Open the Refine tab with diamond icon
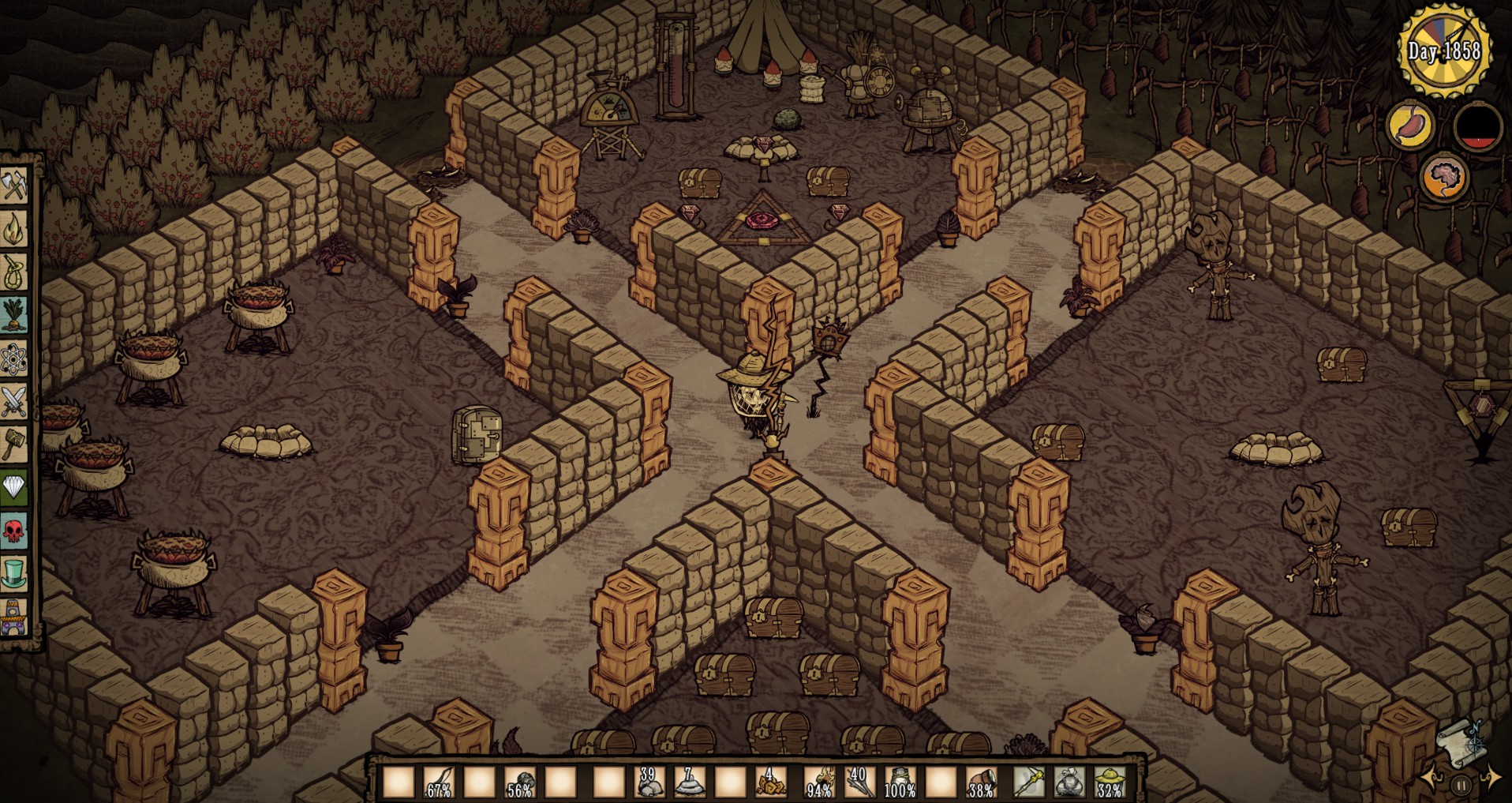The width and height of the screenshot is (1512, 803). [14, 487]
